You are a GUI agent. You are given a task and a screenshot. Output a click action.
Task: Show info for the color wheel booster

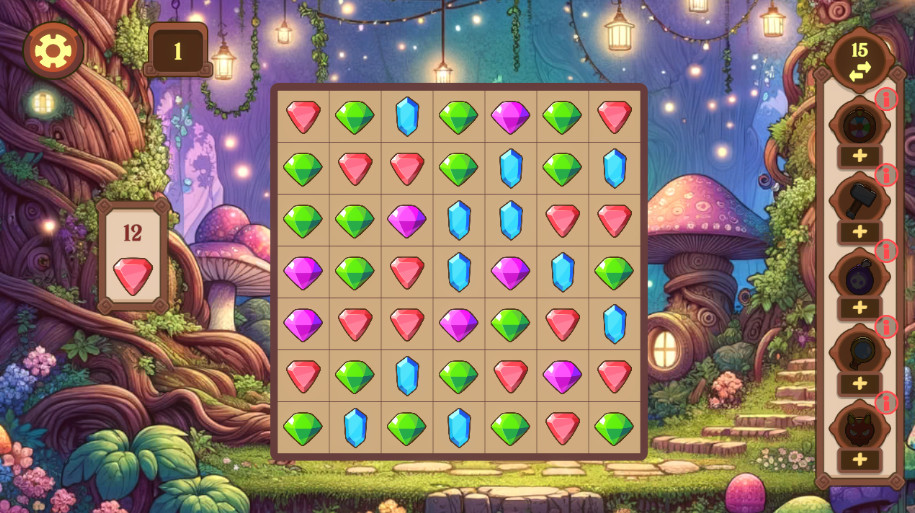tap(886, 98)
